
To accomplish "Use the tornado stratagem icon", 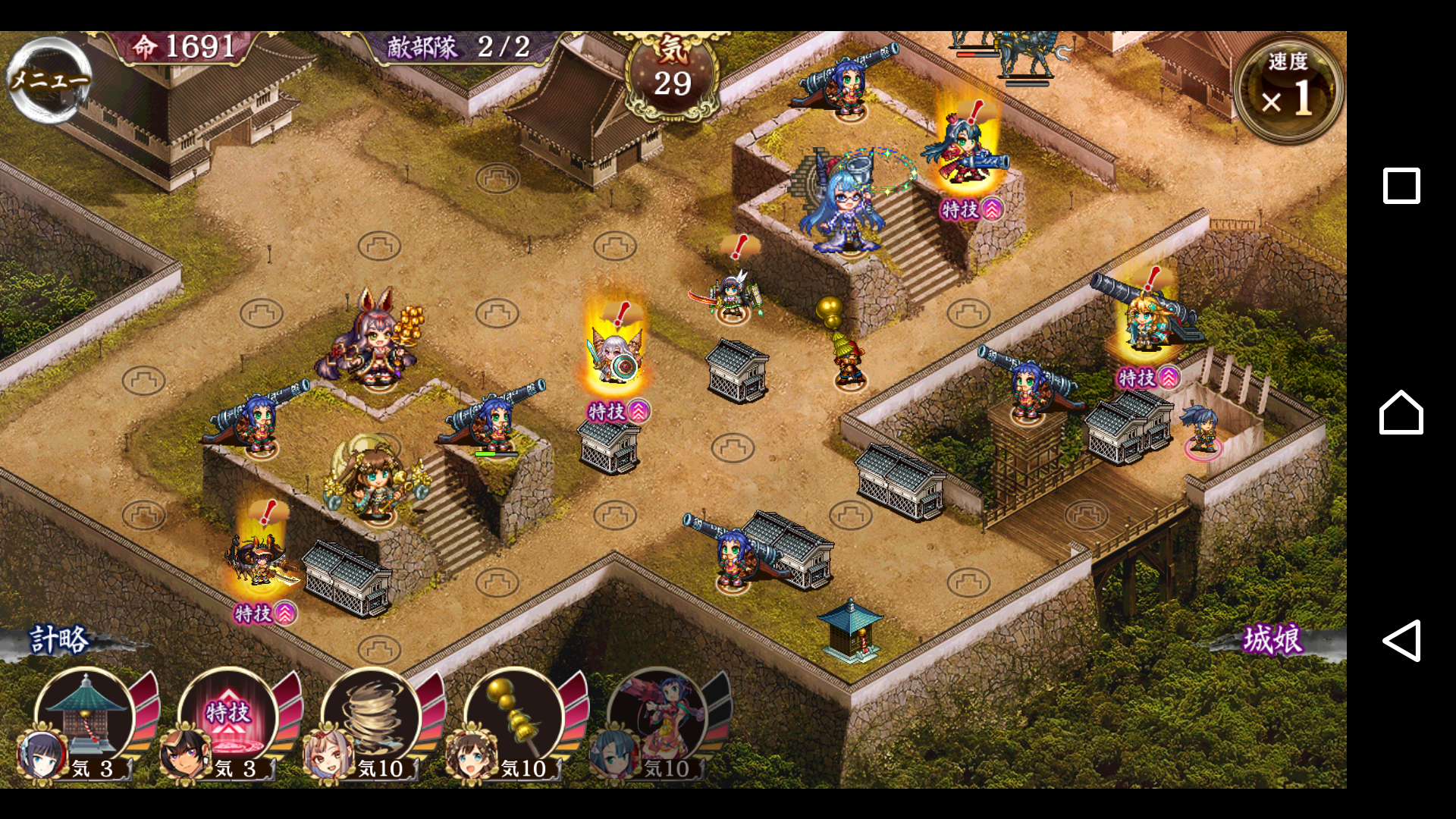I will click(x=370, y=717).
